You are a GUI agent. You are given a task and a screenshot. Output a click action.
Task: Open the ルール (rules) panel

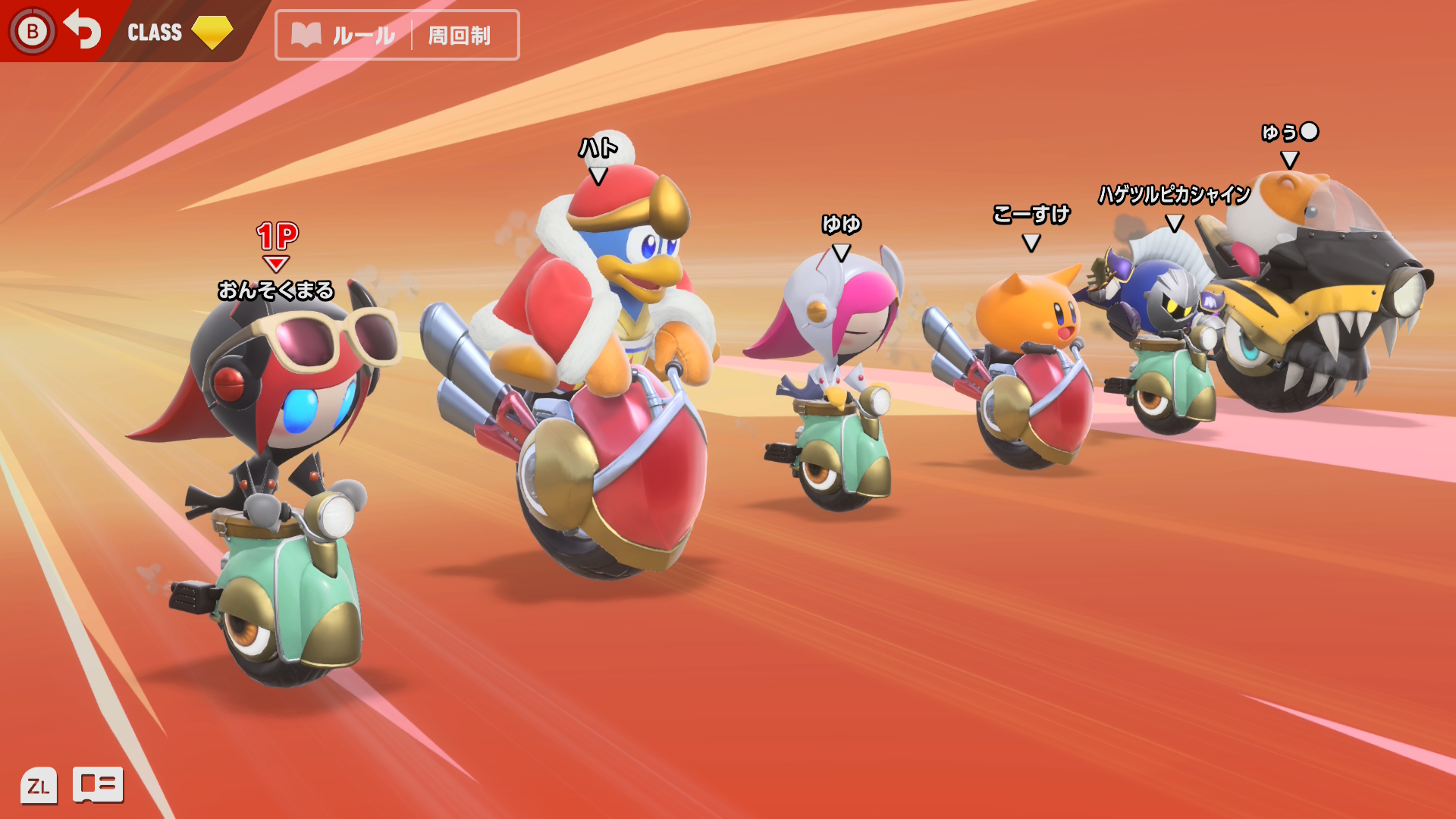click(x=345, y=35)
